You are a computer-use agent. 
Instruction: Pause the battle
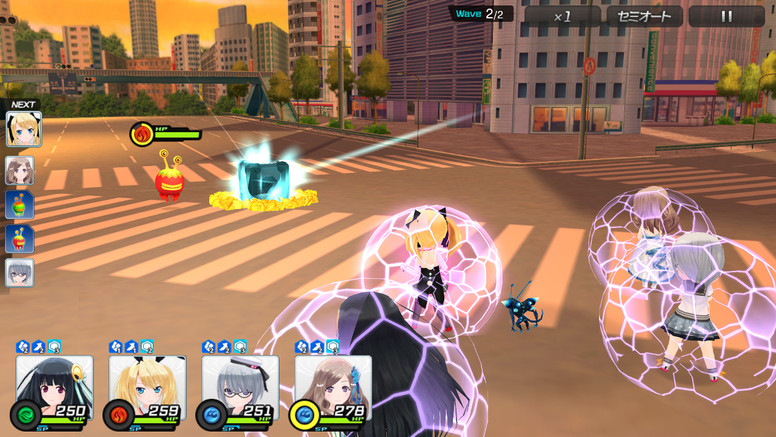pyautogui.click(x=726, y=16)
